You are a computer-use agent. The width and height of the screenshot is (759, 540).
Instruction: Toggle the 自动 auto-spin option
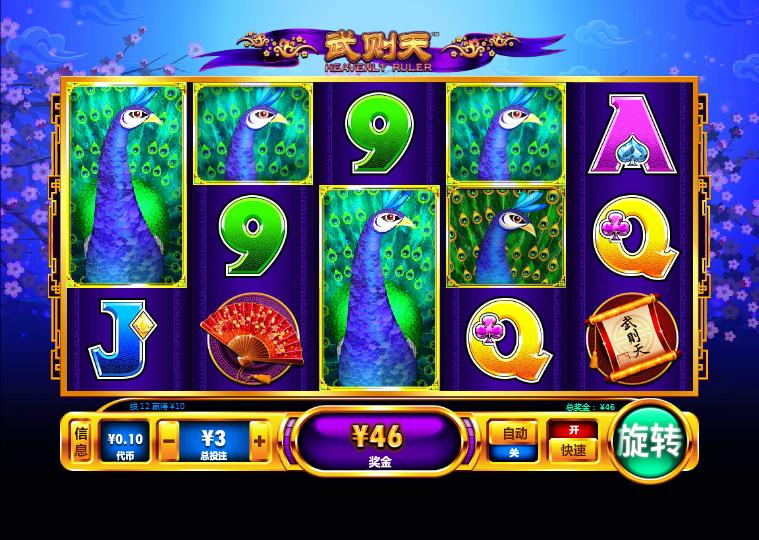pyautogui.click(x=514, y=440)
